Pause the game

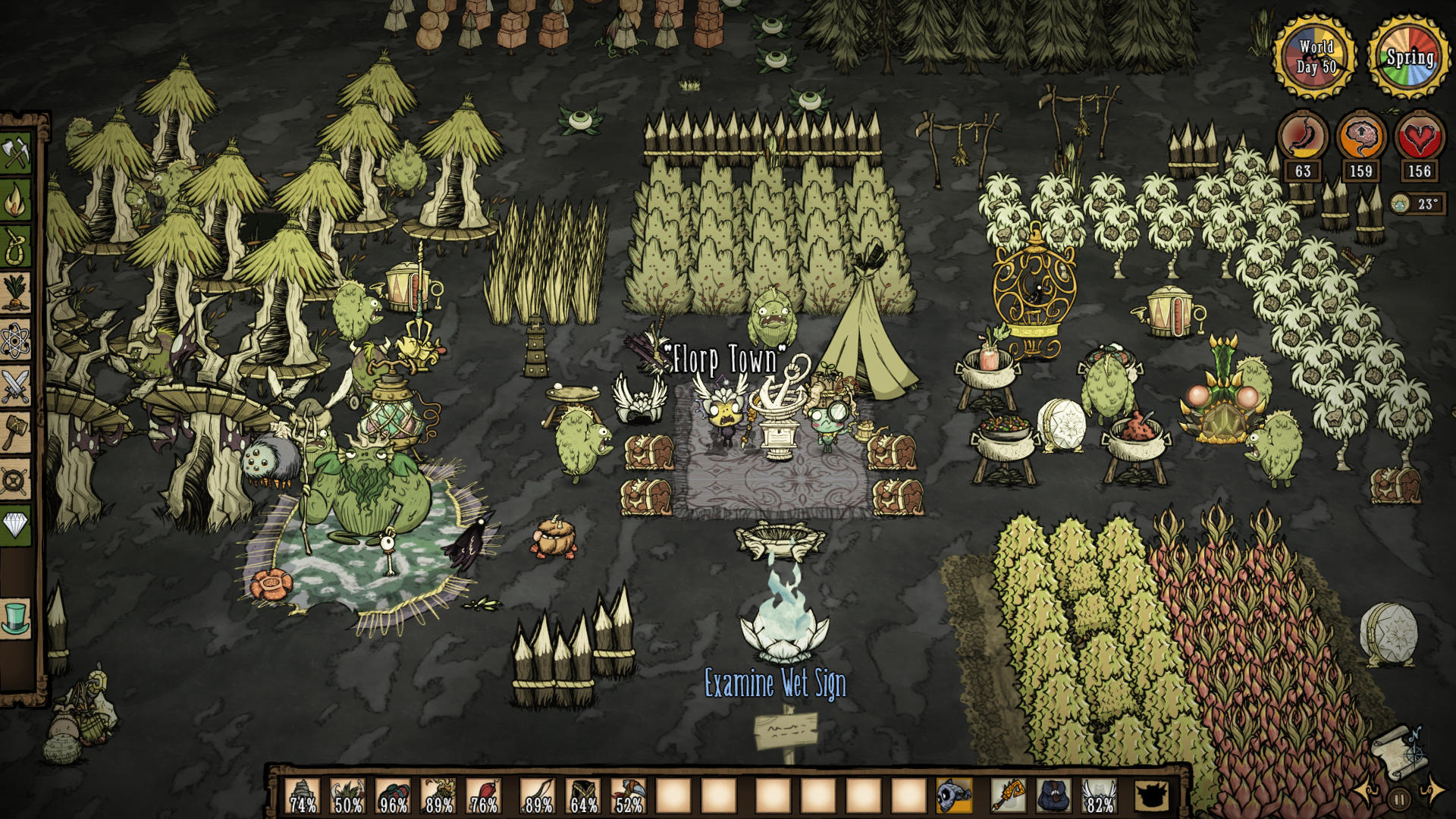pos(1400,799)
